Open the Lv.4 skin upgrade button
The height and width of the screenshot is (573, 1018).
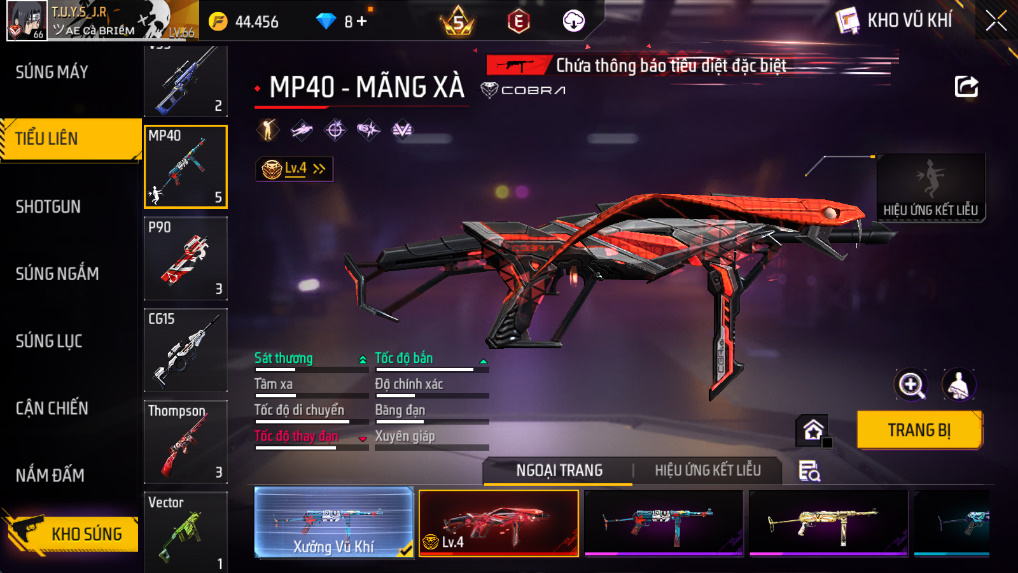point(294,169)
